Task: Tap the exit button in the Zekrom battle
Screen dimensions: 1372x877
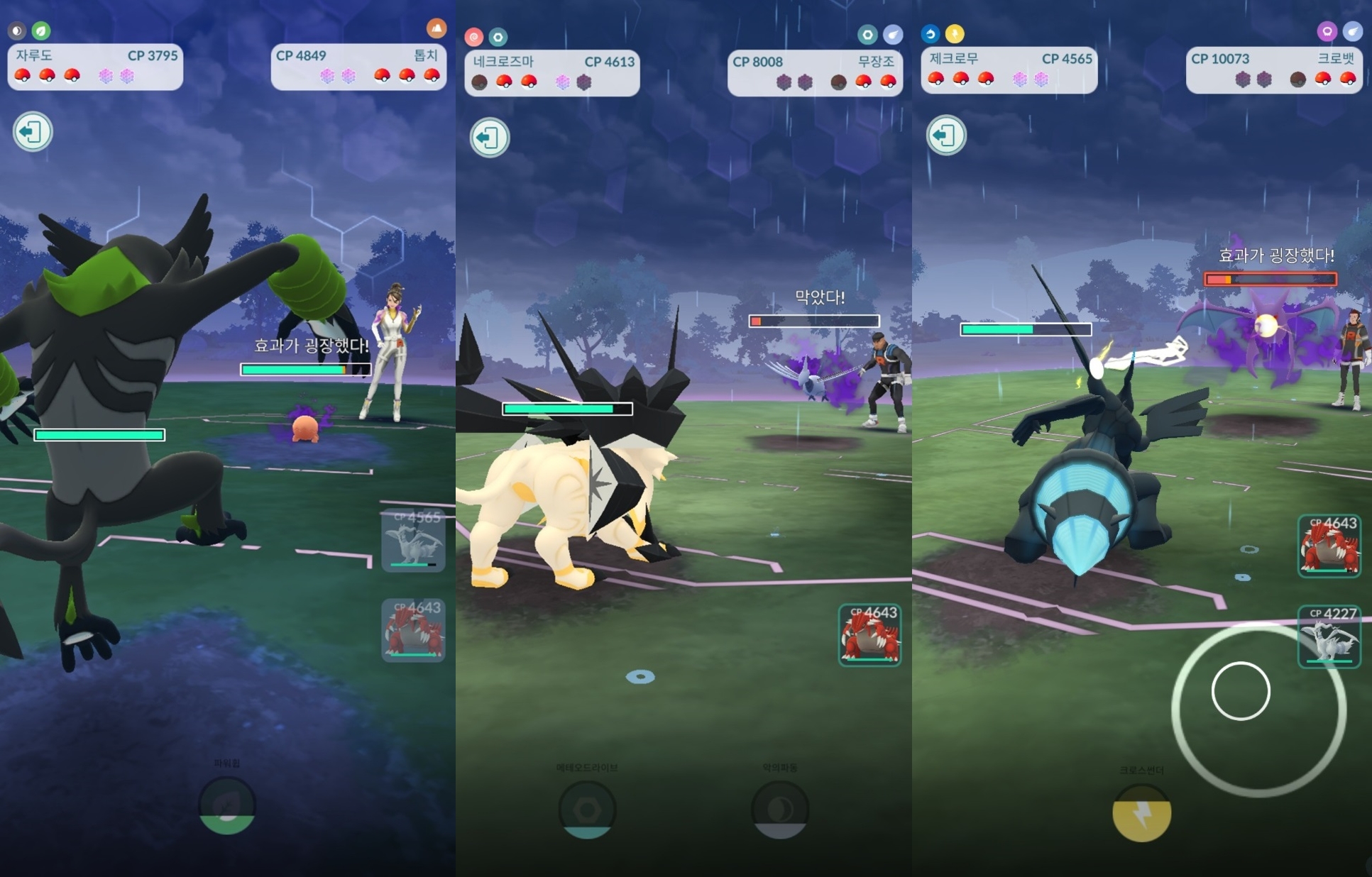Action: (946, 135)
